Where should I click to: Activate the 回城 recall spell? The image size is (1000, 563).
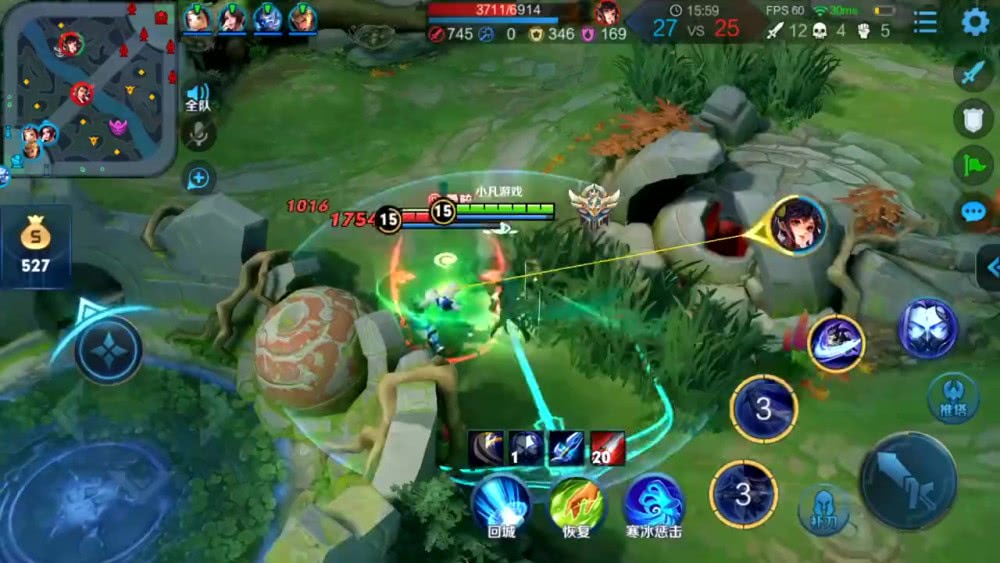501,502
